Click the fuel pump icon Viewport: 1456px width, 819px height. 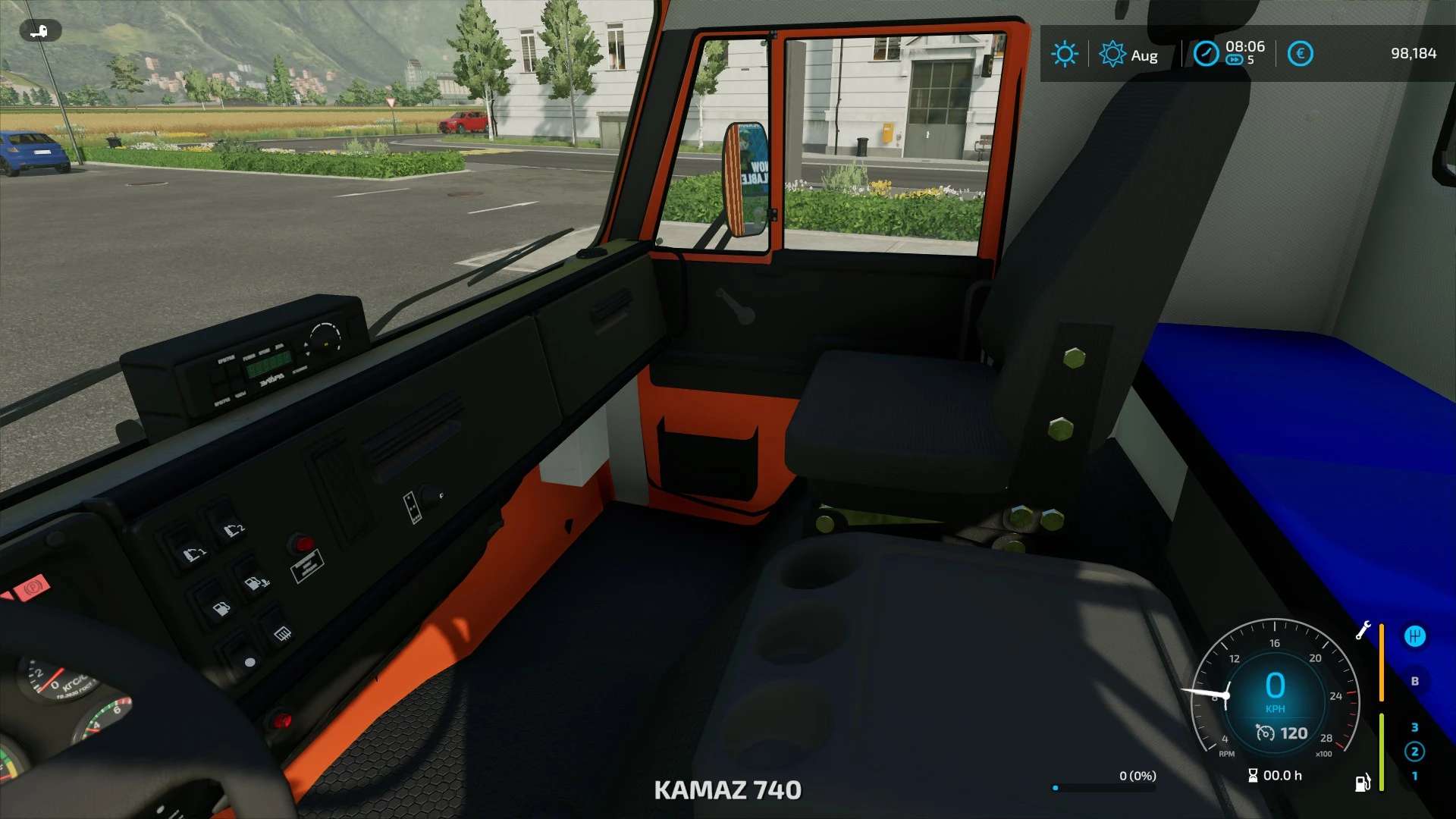[x=1363, y=783]
